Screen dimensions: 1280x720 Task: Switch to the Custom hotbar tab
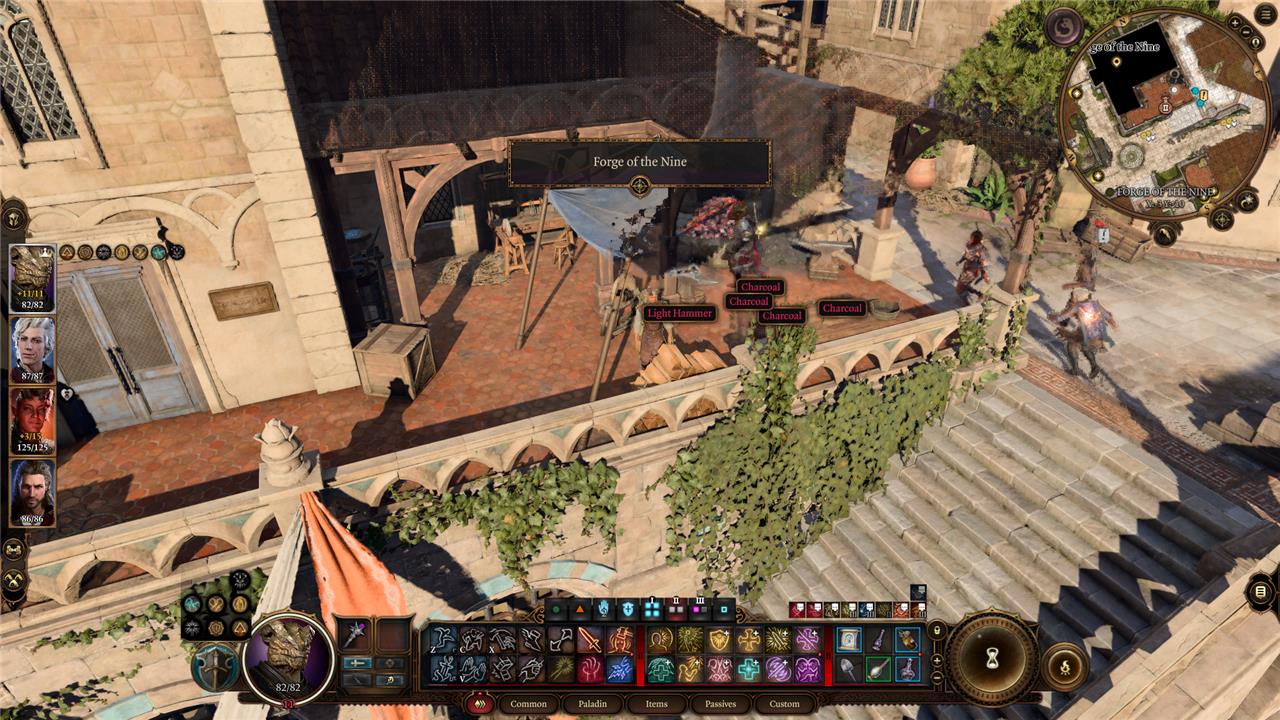click(784, 704)
